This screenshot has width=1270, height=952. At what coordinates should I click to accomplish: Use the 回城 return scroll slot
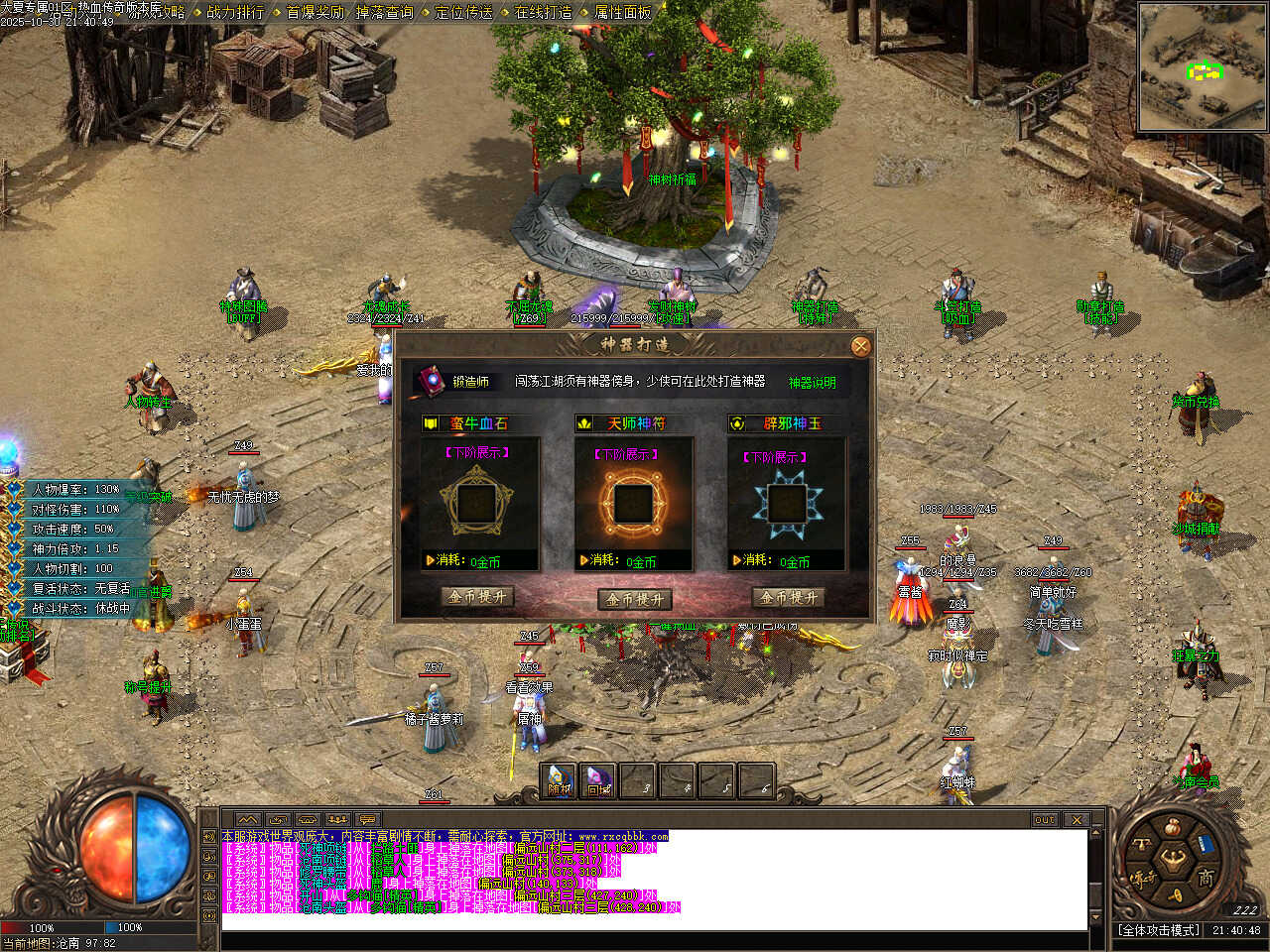point(598,781)
